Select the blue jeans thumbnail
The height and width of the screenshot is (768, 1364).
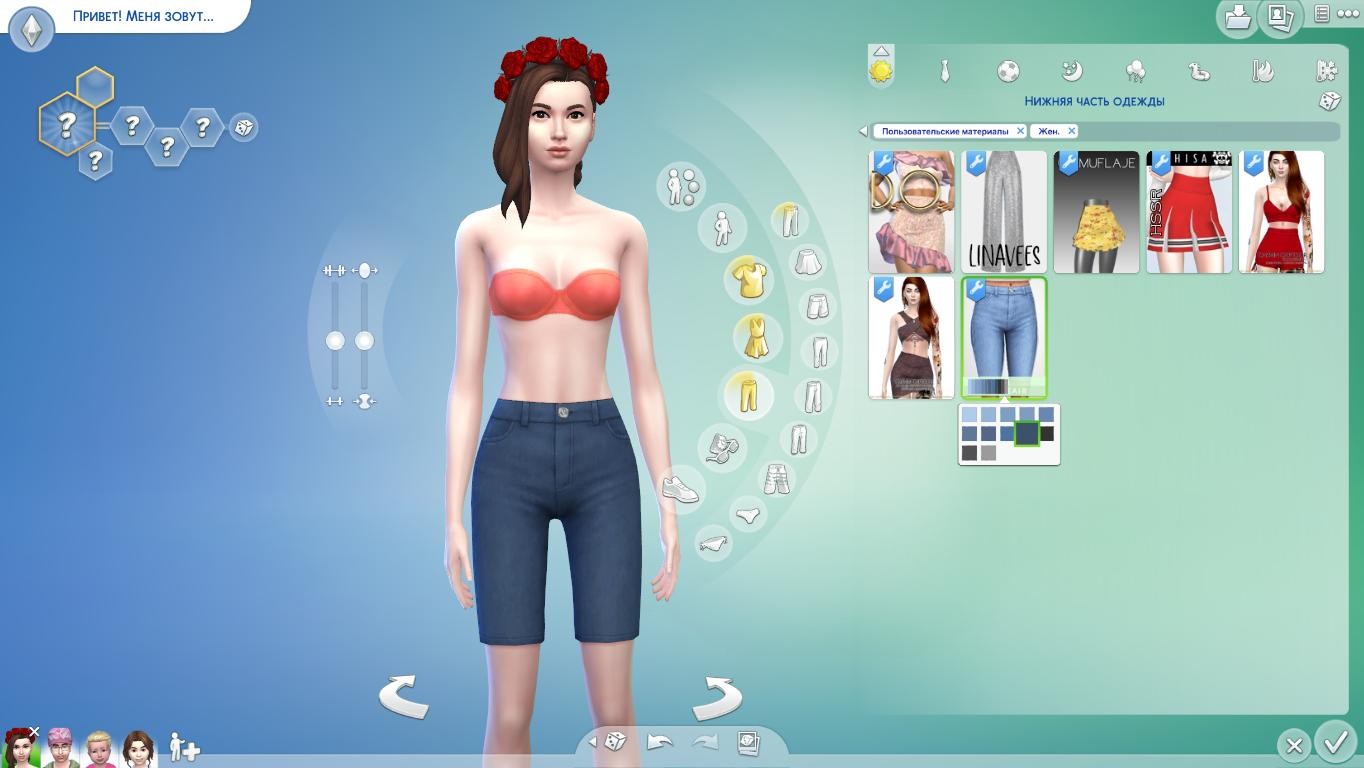click(1004, 338)
